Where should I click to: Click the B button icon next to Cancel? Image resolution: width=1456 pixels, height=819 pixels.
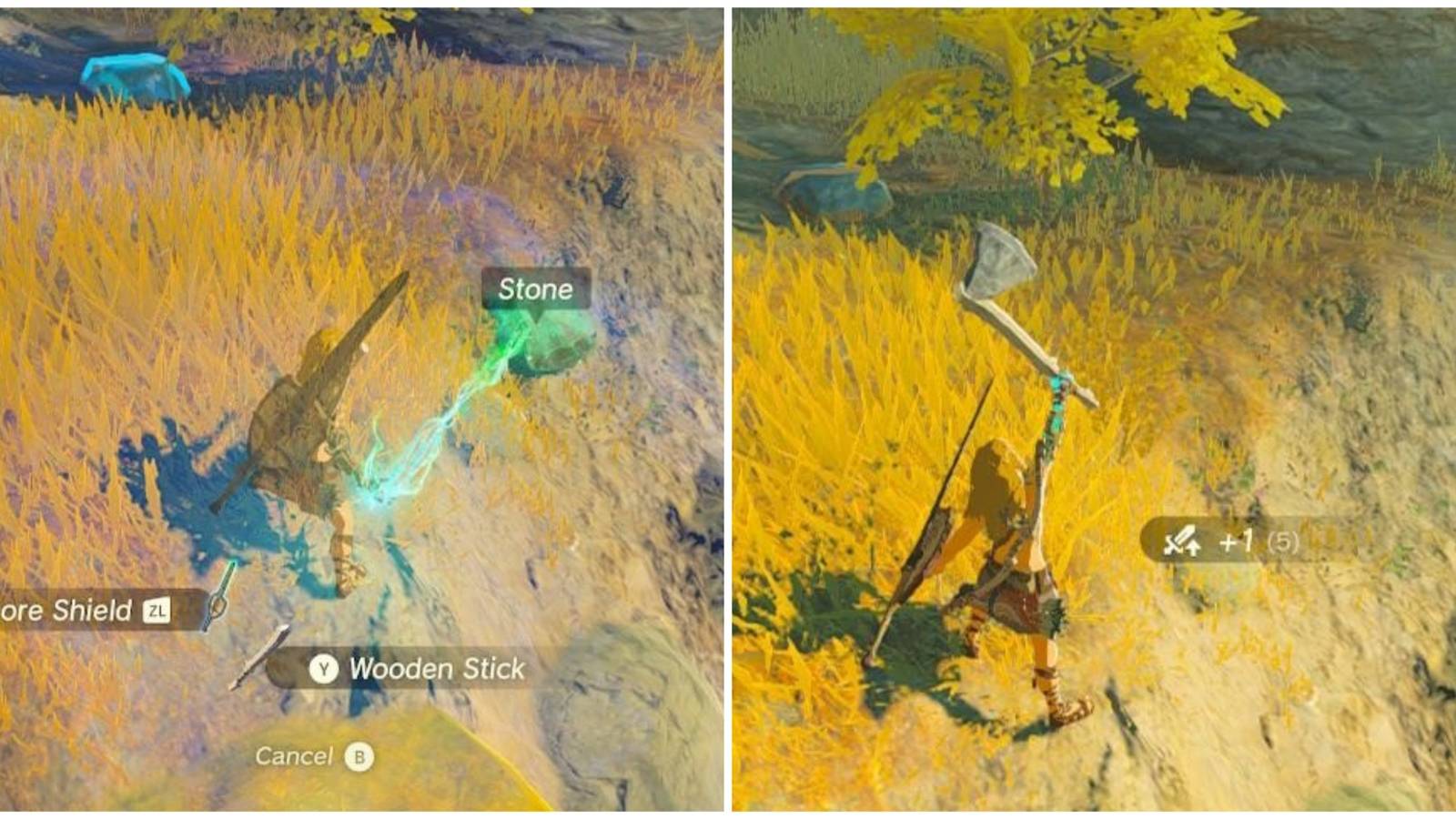(x=359, y=754)
